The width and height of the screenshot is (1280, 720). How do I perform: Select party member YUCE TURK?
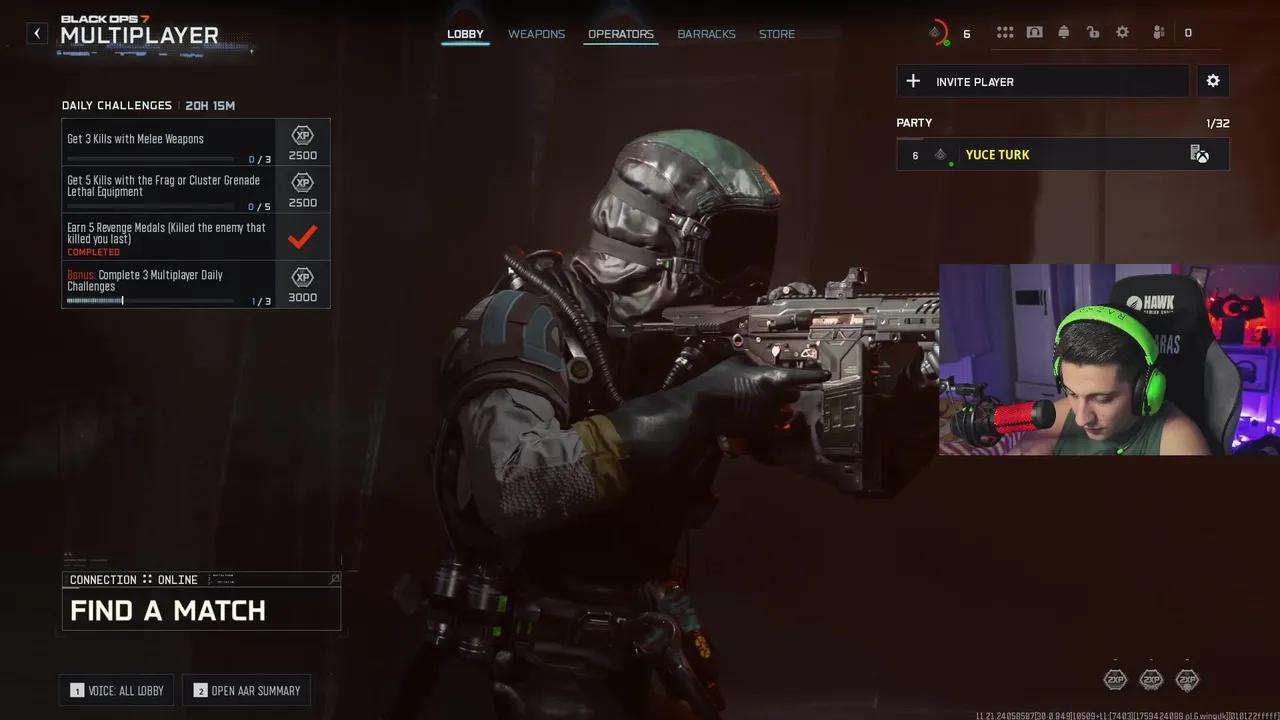click(1062, 155)
